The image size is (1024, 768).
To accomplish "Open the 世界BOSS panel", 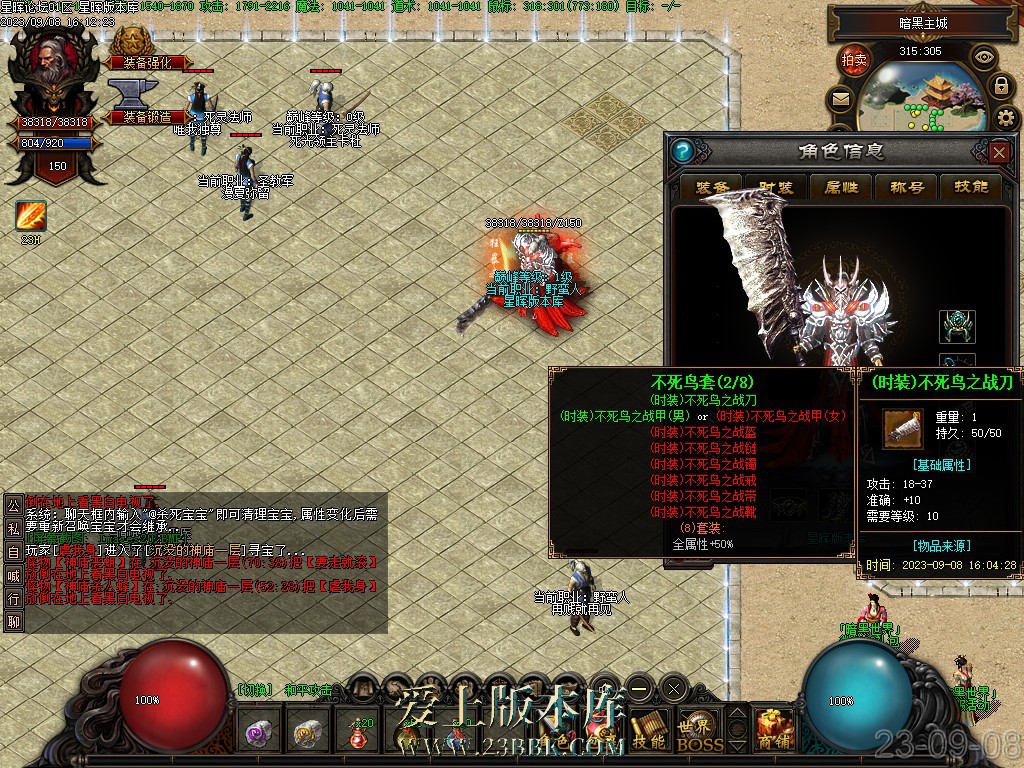I will pos(699,734).
